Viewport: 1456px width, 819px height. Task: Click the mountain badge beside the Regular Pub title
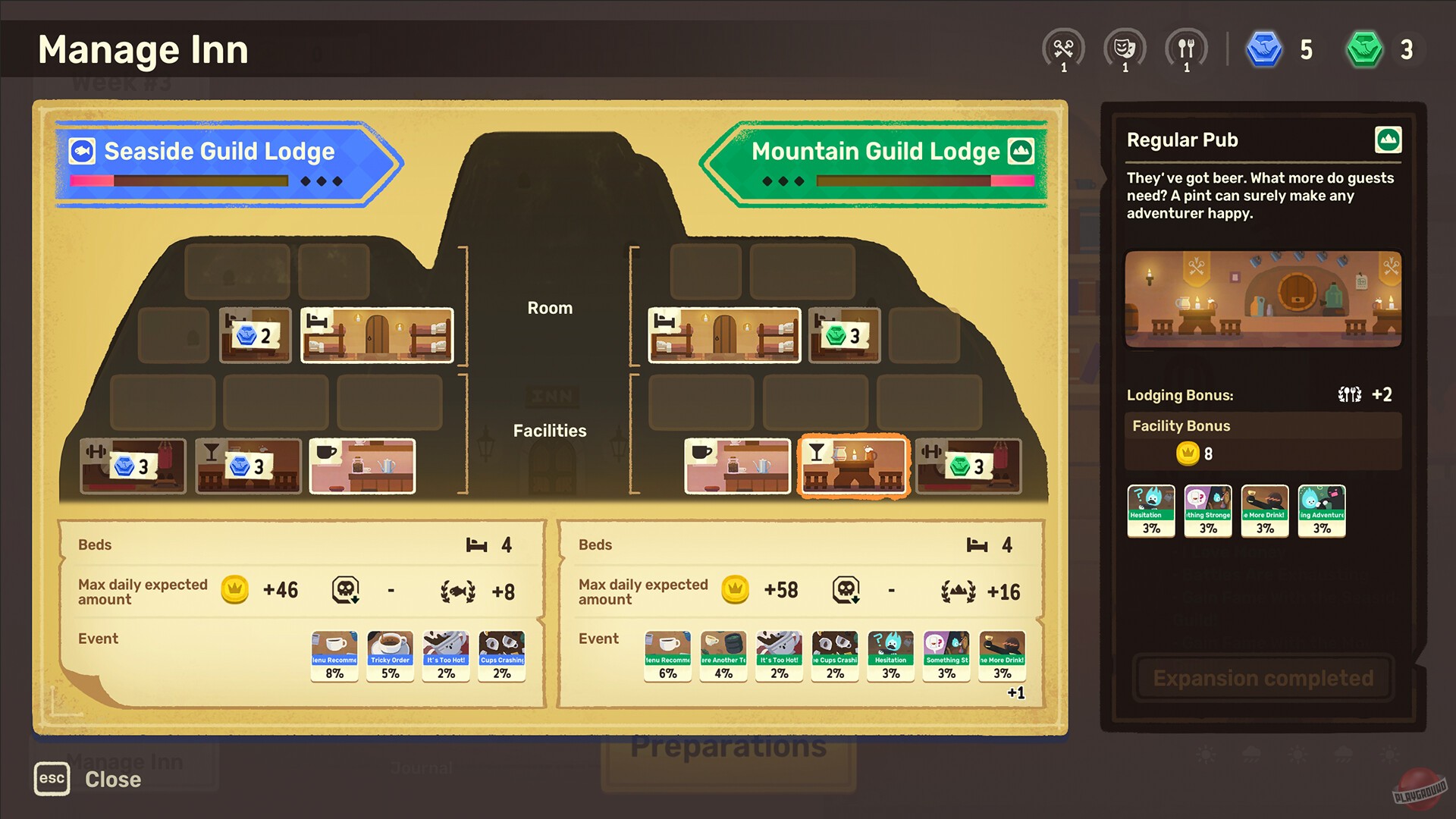1389,141
